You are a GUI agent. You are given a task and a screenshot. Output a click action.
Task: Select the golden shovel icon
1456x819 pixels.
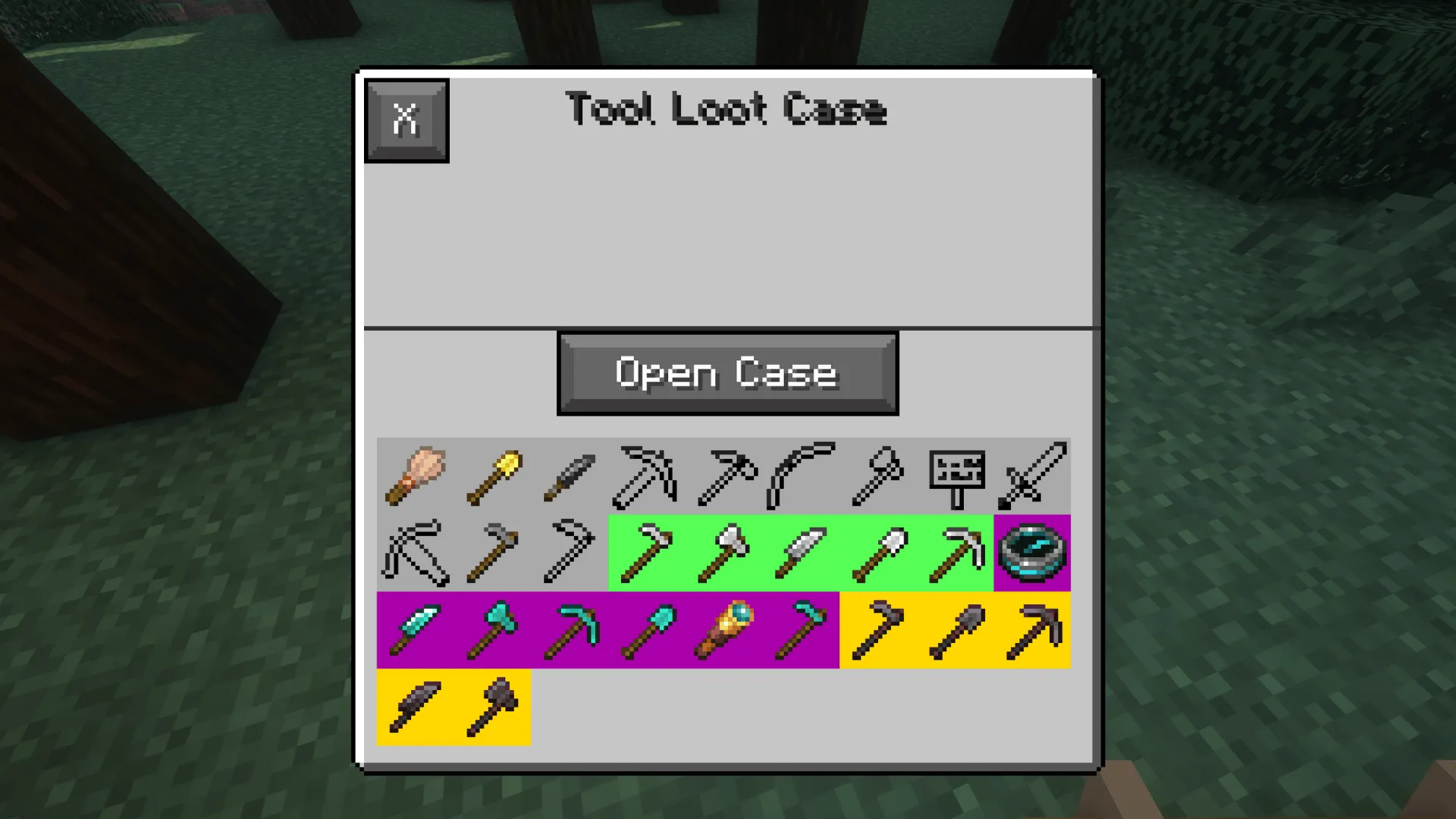pos(493,474)
